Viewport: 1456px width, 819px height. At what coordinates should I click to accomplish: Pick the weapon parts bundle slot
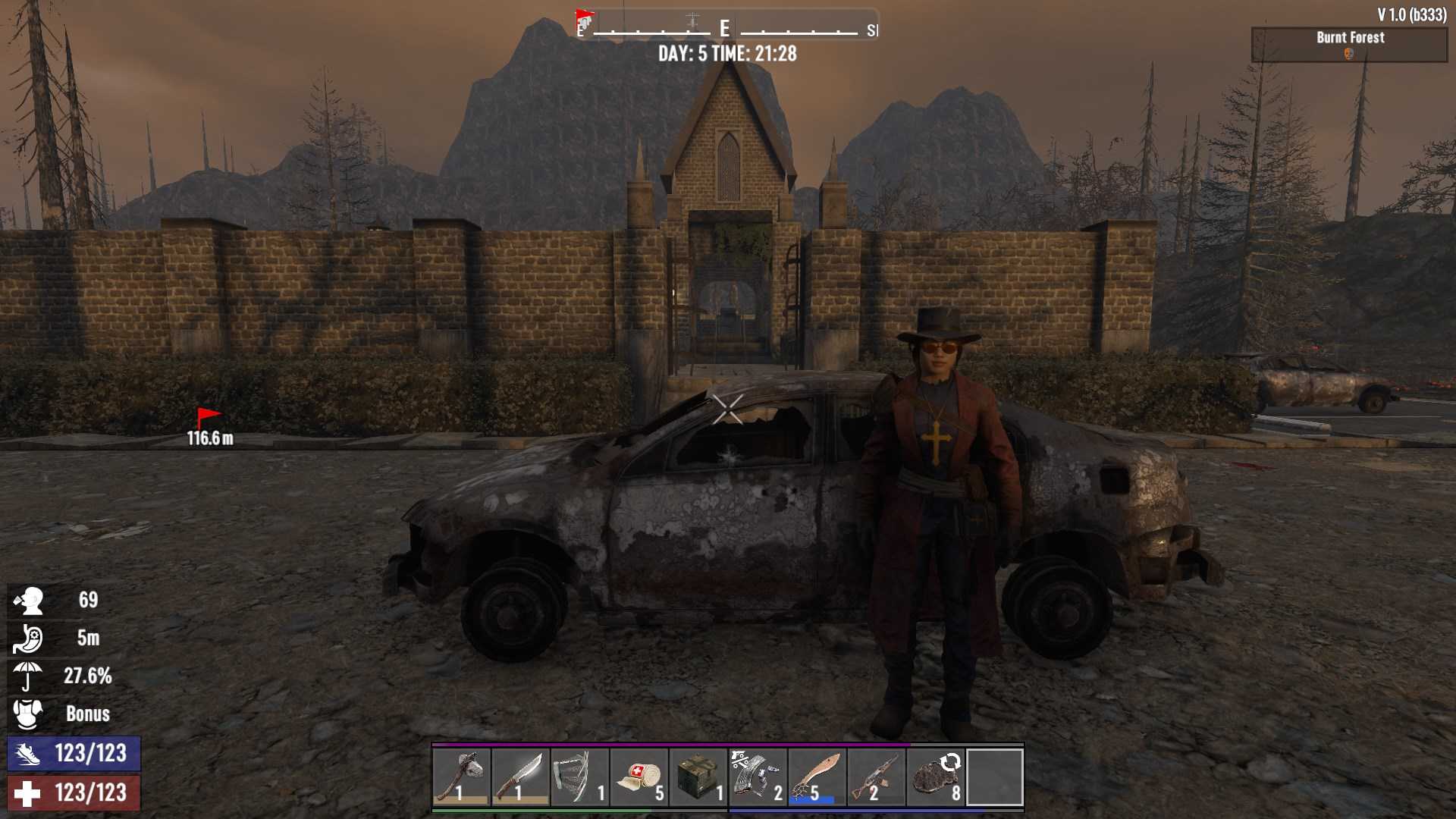pyautogui.click(x=758, y=777)
